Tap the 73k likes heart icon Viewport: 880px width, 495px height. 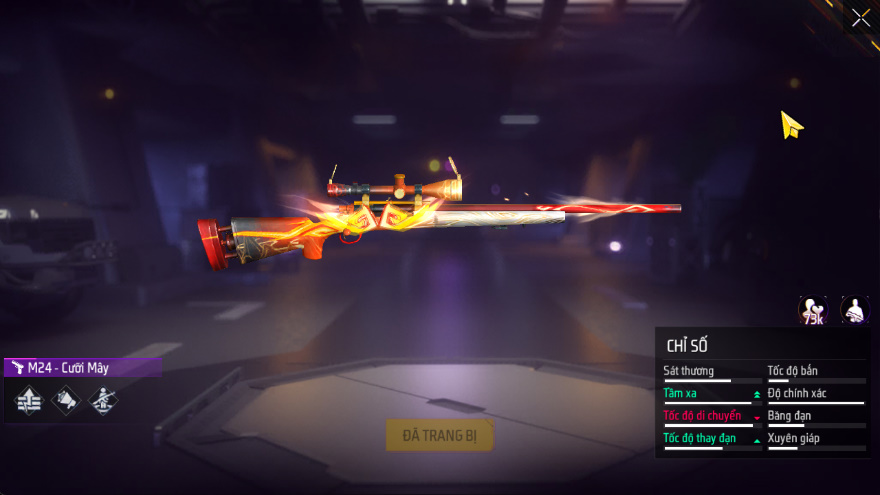pos(813,311)
